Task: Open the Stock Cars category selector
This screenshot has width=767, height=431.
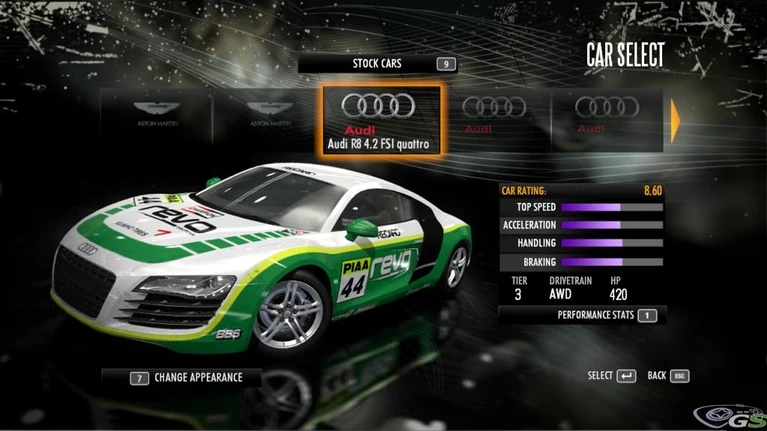Action: point(378,64)
